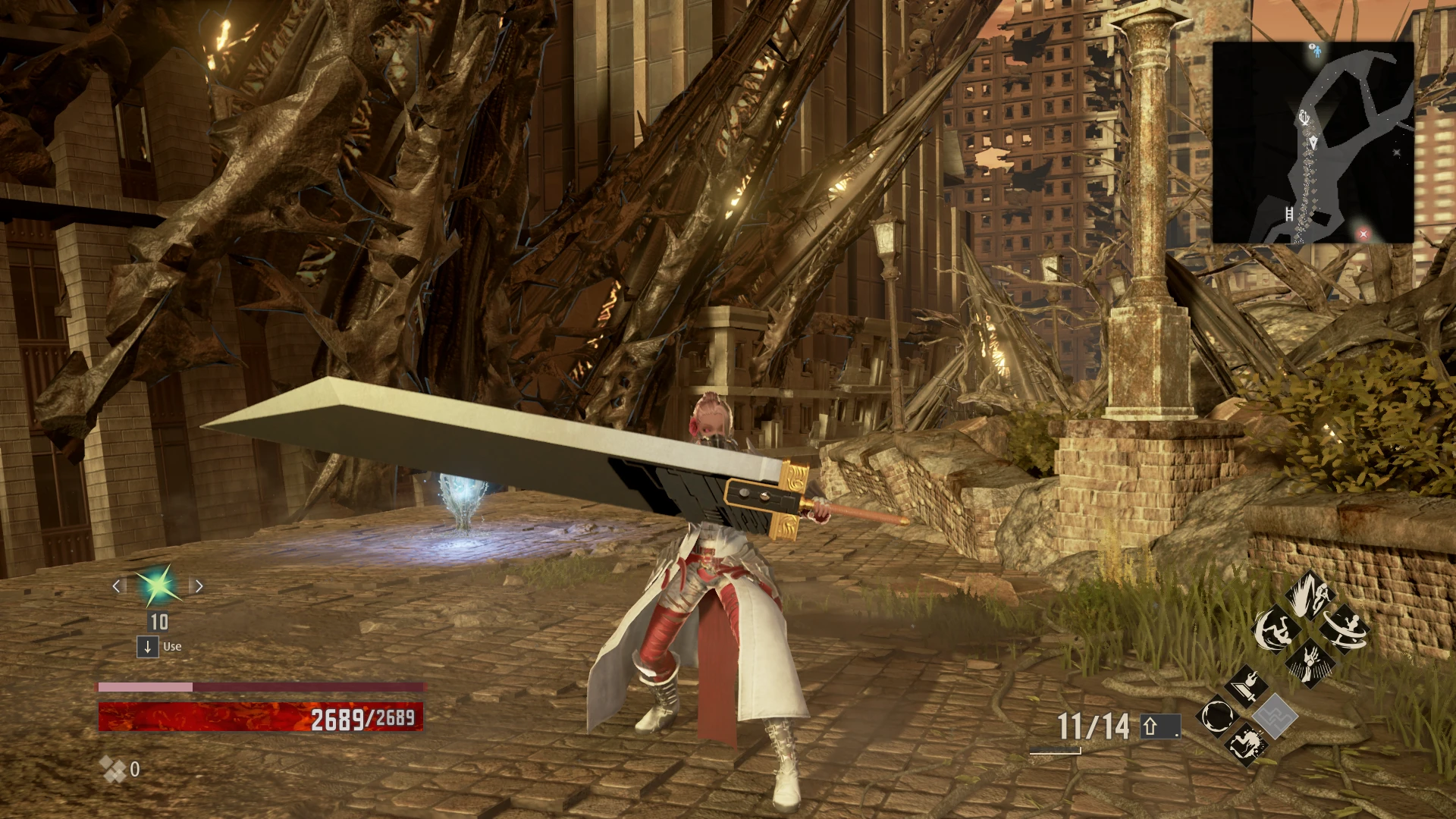This screenshot has width=1456, height=819.
Task: Select the red cross marker on minimap
Action: coord(1363,234)
